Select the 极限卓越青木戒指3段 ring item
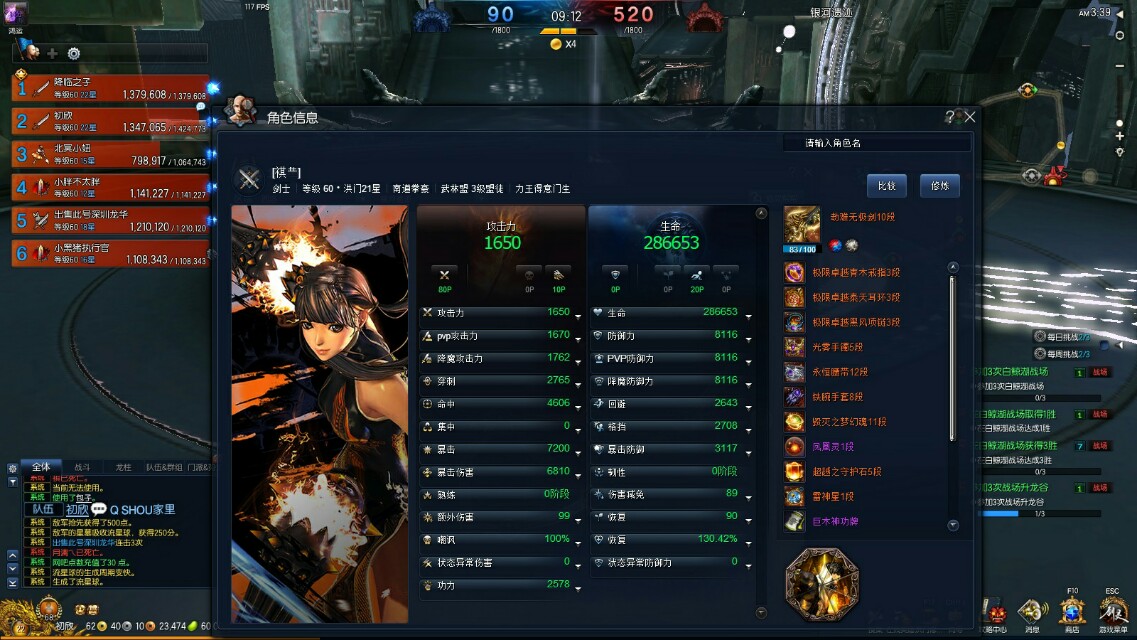This screenshot has width=1137, height=640. [794, 272]
